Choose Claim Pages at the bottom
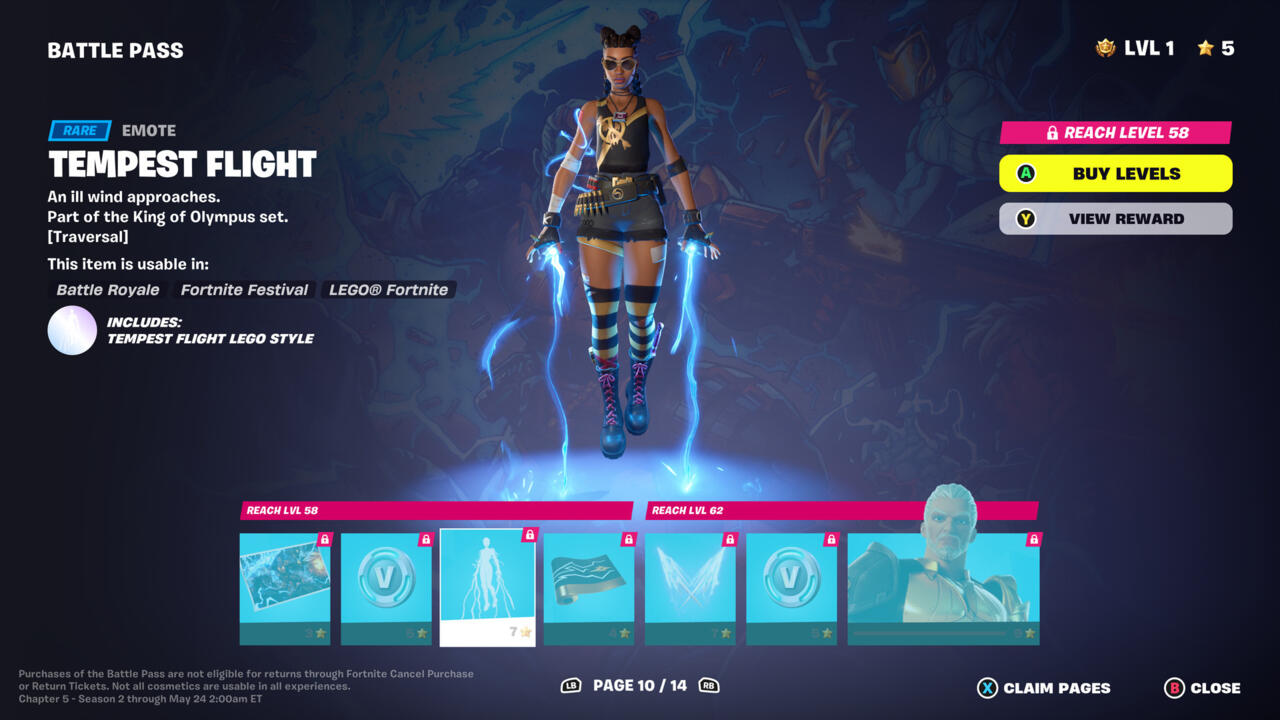The image size is (1280, 720). (1043, 688)
